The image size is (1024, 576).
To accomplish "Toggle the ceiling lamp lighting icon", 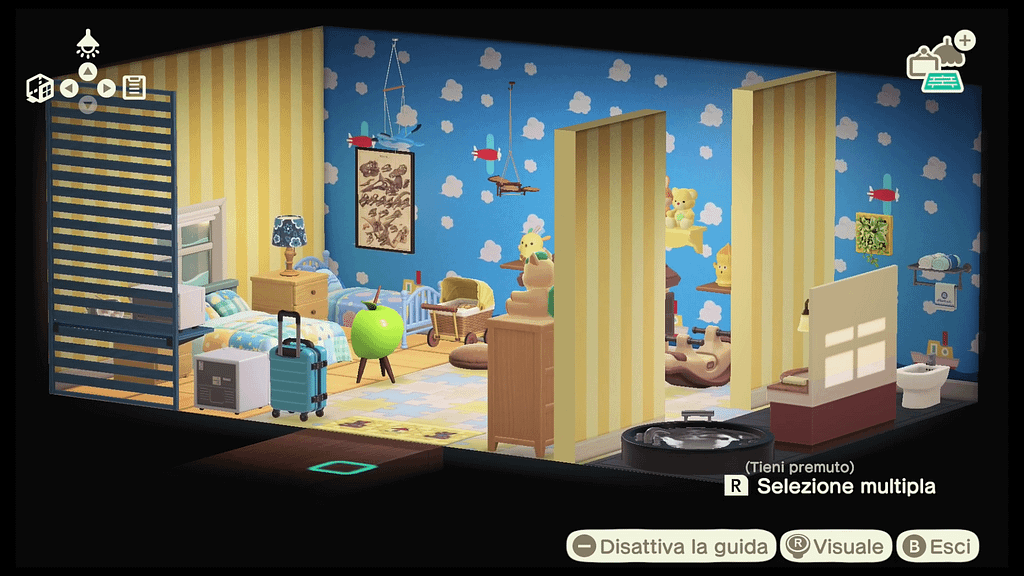I will [x=88, y=43].
